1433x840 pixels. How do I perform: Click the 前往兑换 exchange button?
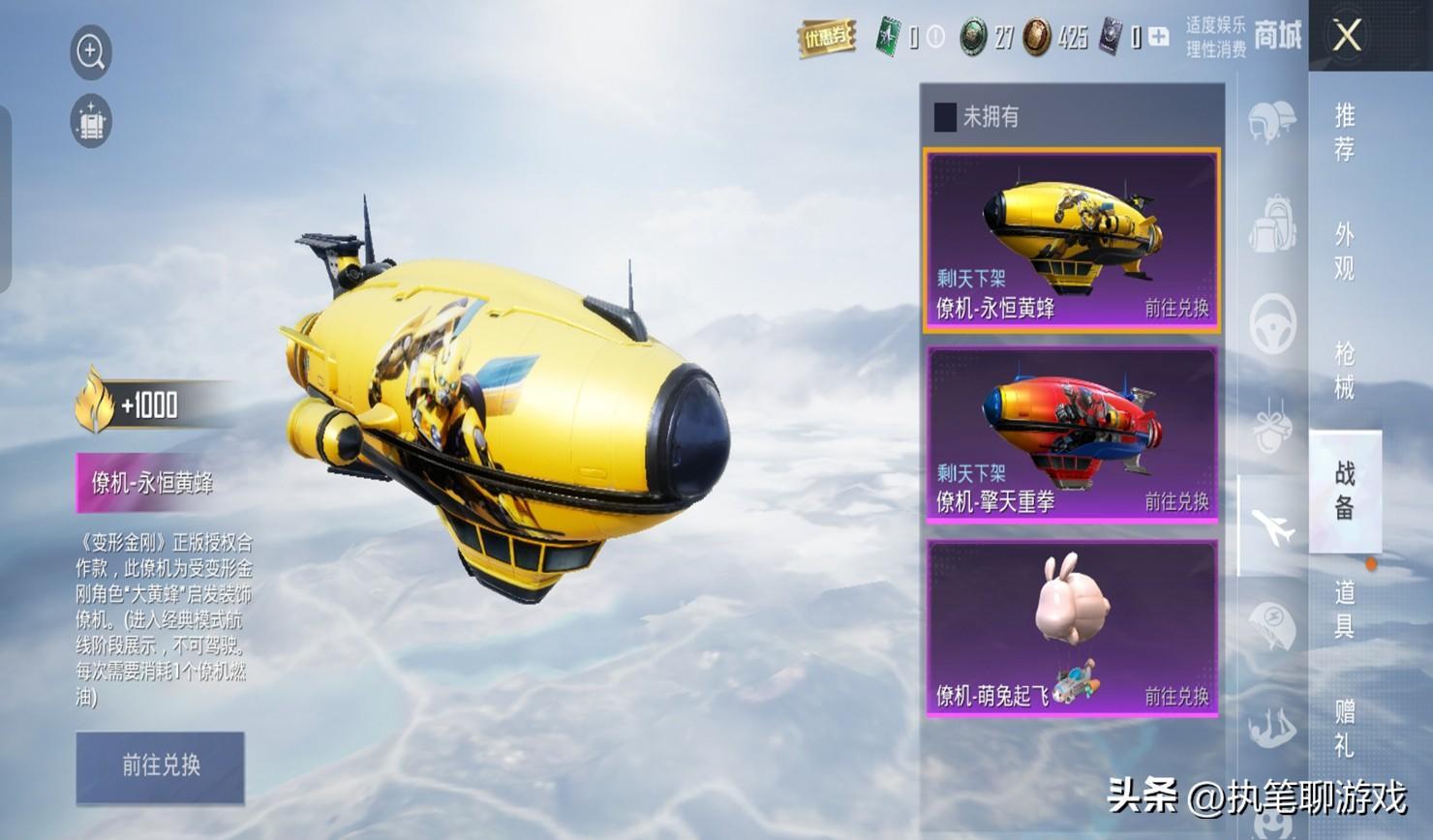[161, 766]
